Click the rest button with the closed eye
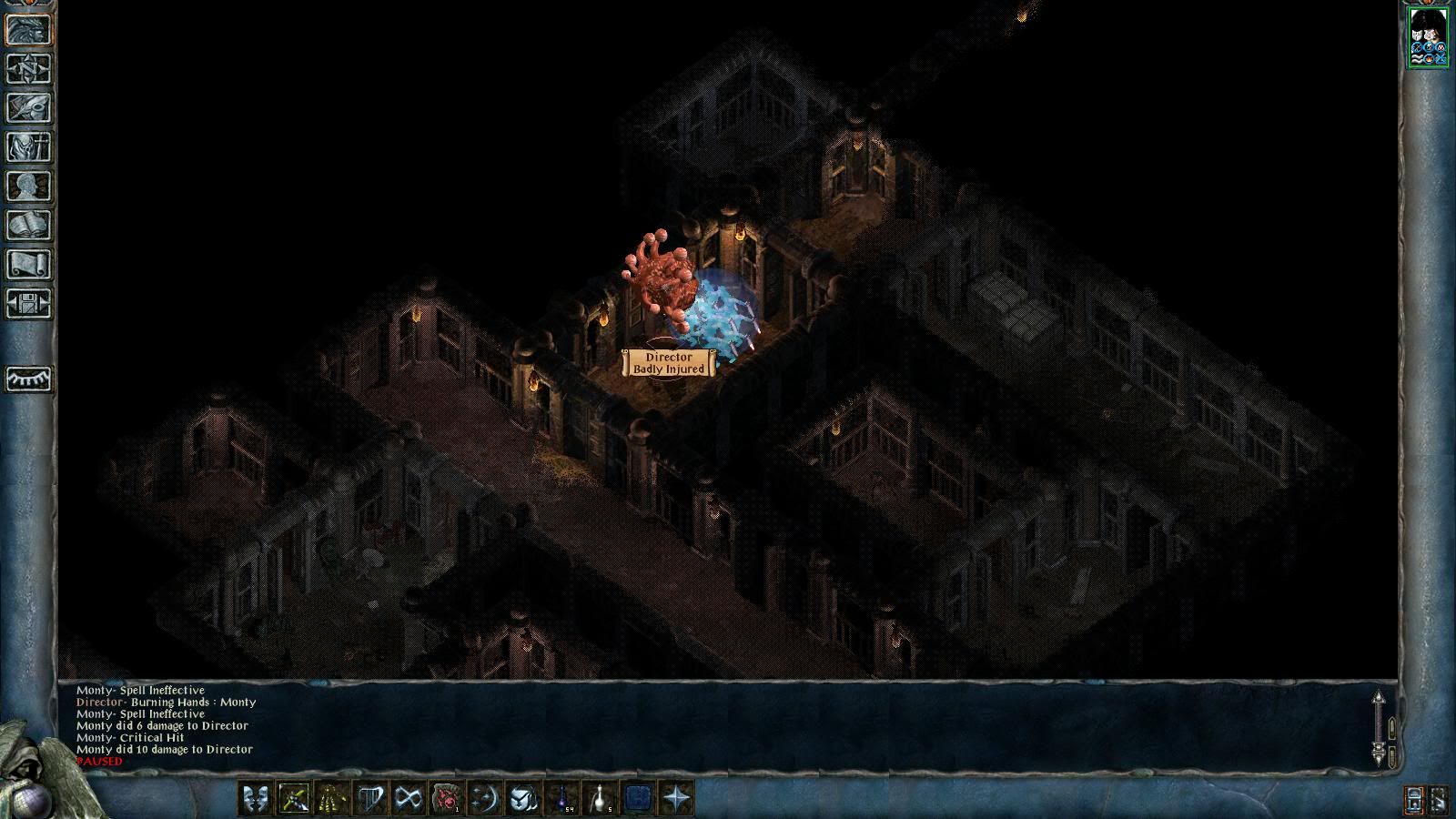The image size is (1456, 819). point(28,379)
